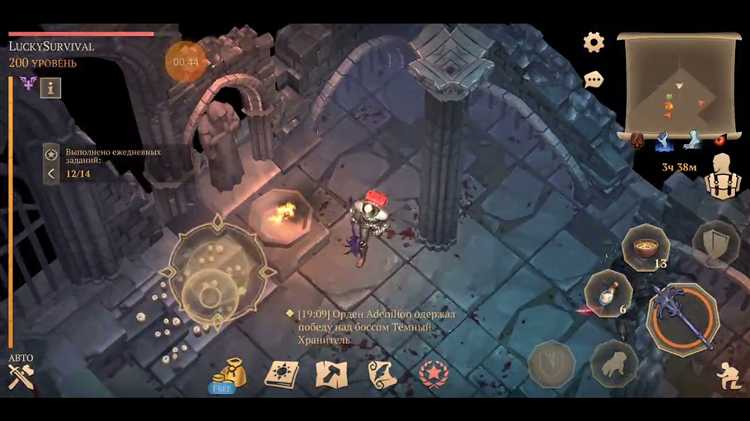Viewport: 750px width, 421px height.
Task: Use the food bowl quick slot
Action: coord(644,246)
